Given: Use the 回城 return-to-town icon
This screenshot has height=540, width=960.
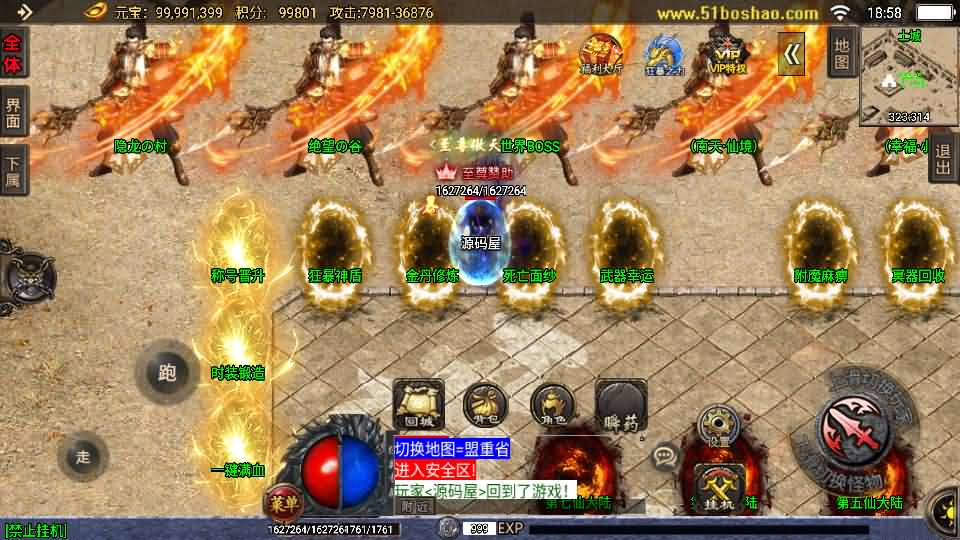Looking at the screenshot, I should [418, 402].
